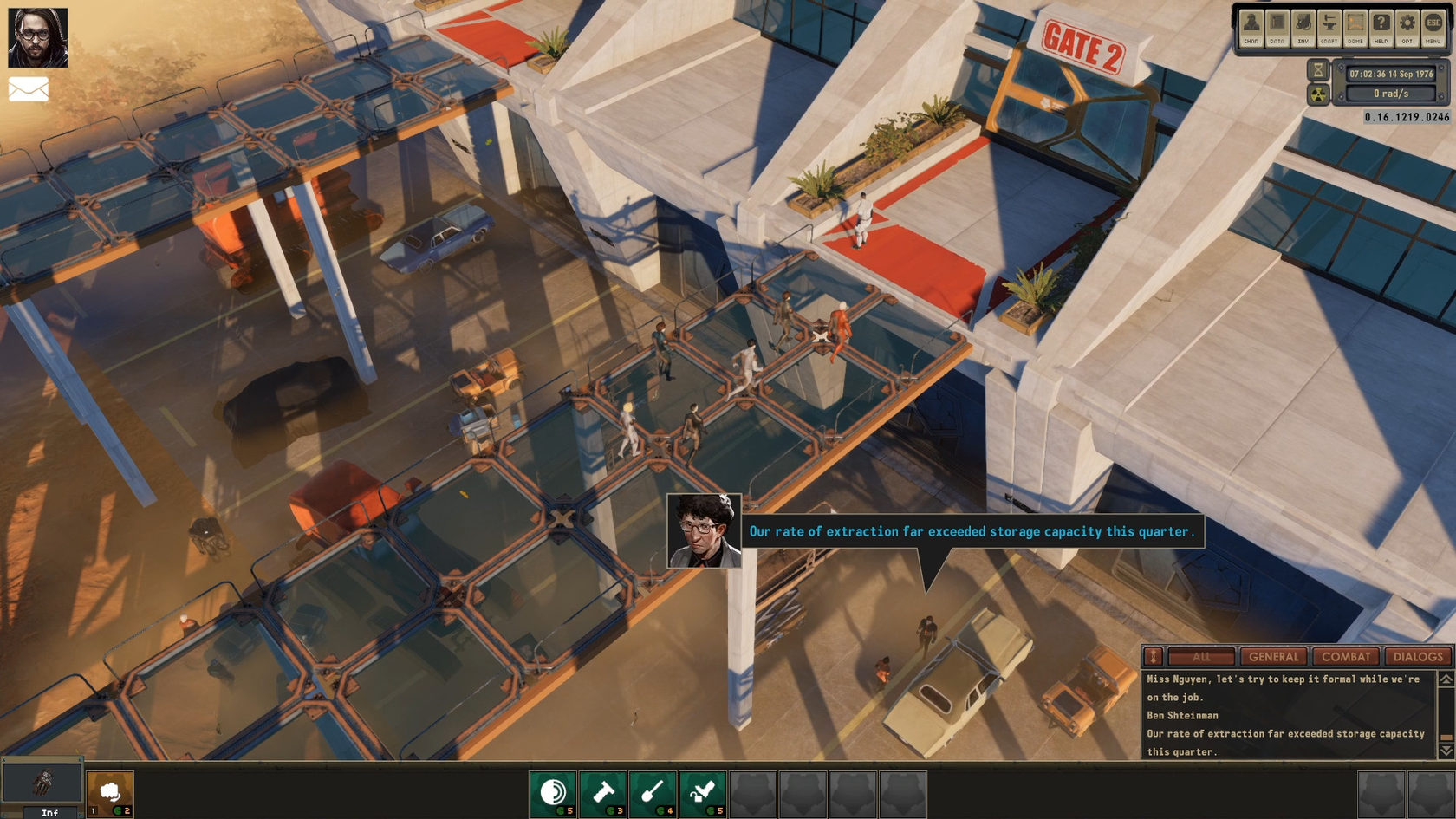This screenshot has height=819, width=1456.
Task: Open the ESC main menu button
Action: tap(1433, 27)
